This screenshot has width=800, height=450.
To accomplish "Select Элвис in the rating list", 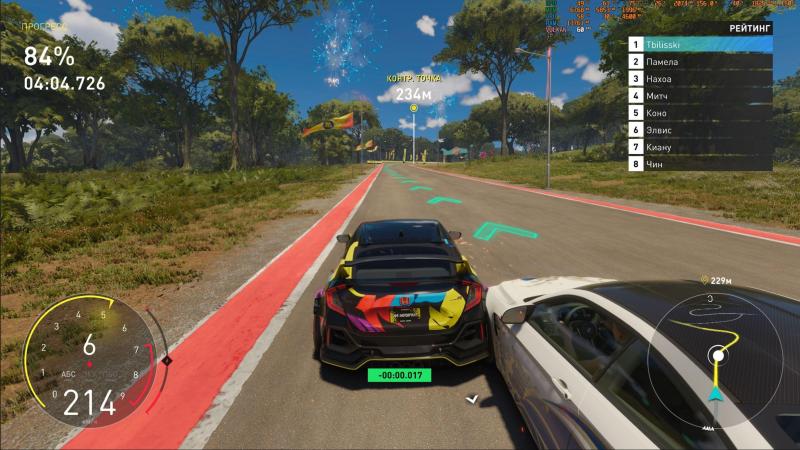I will click(700, 129).
